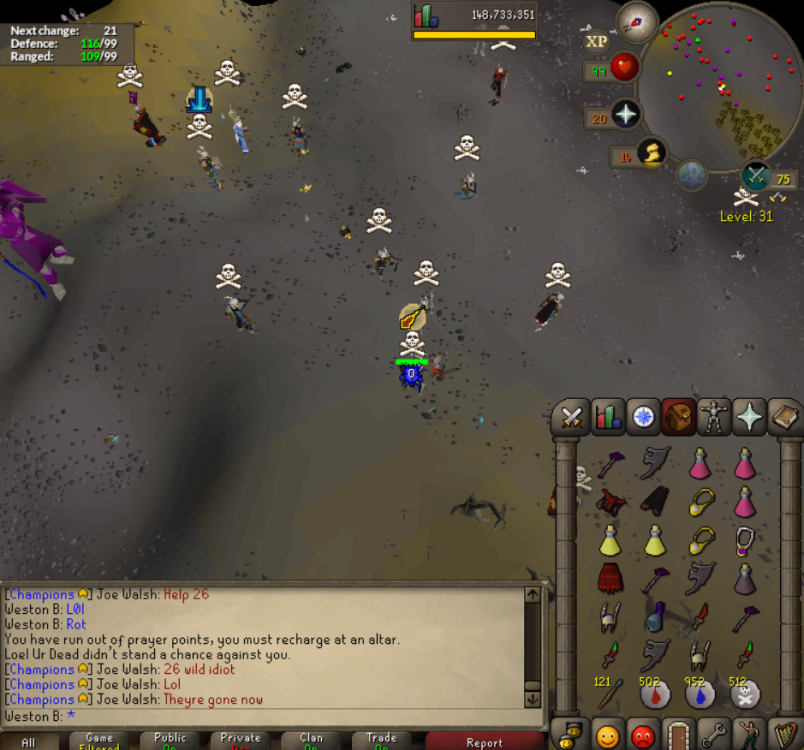Open the Quest List tab

click(642, 416)
